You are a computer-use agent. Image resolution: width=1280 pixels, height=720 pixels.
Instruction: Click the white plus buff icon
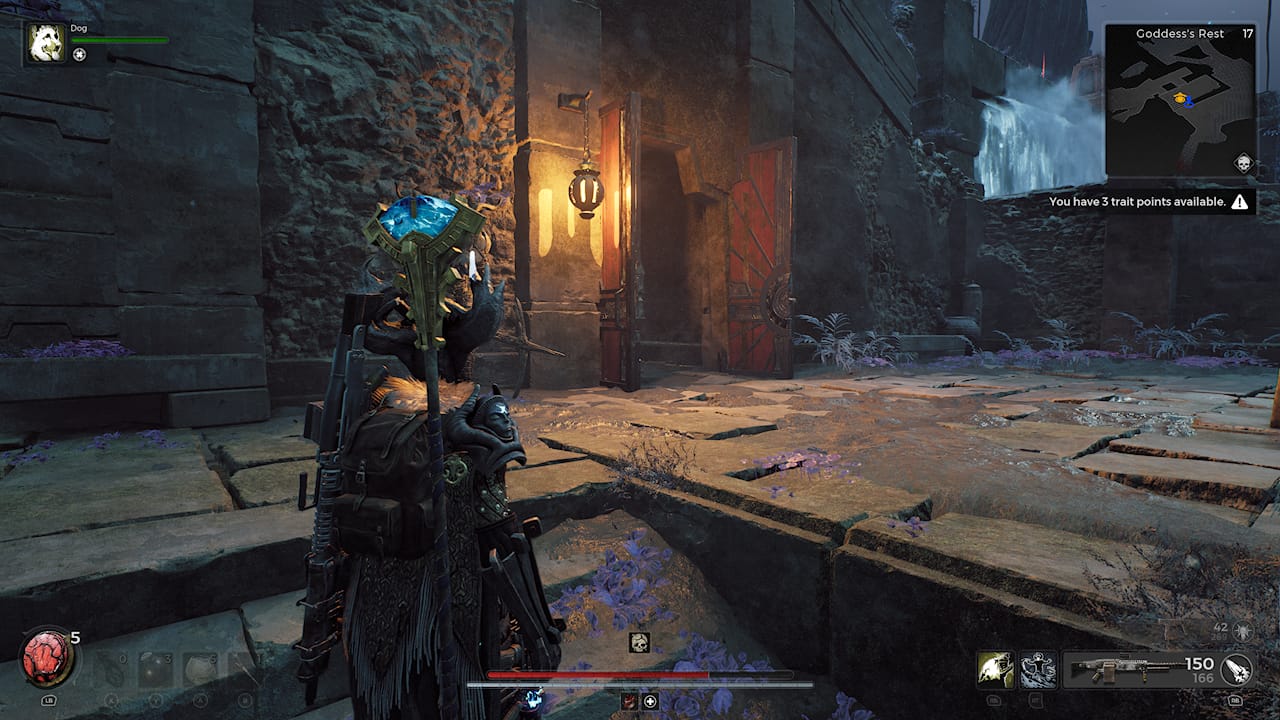[x=650, y=701]
